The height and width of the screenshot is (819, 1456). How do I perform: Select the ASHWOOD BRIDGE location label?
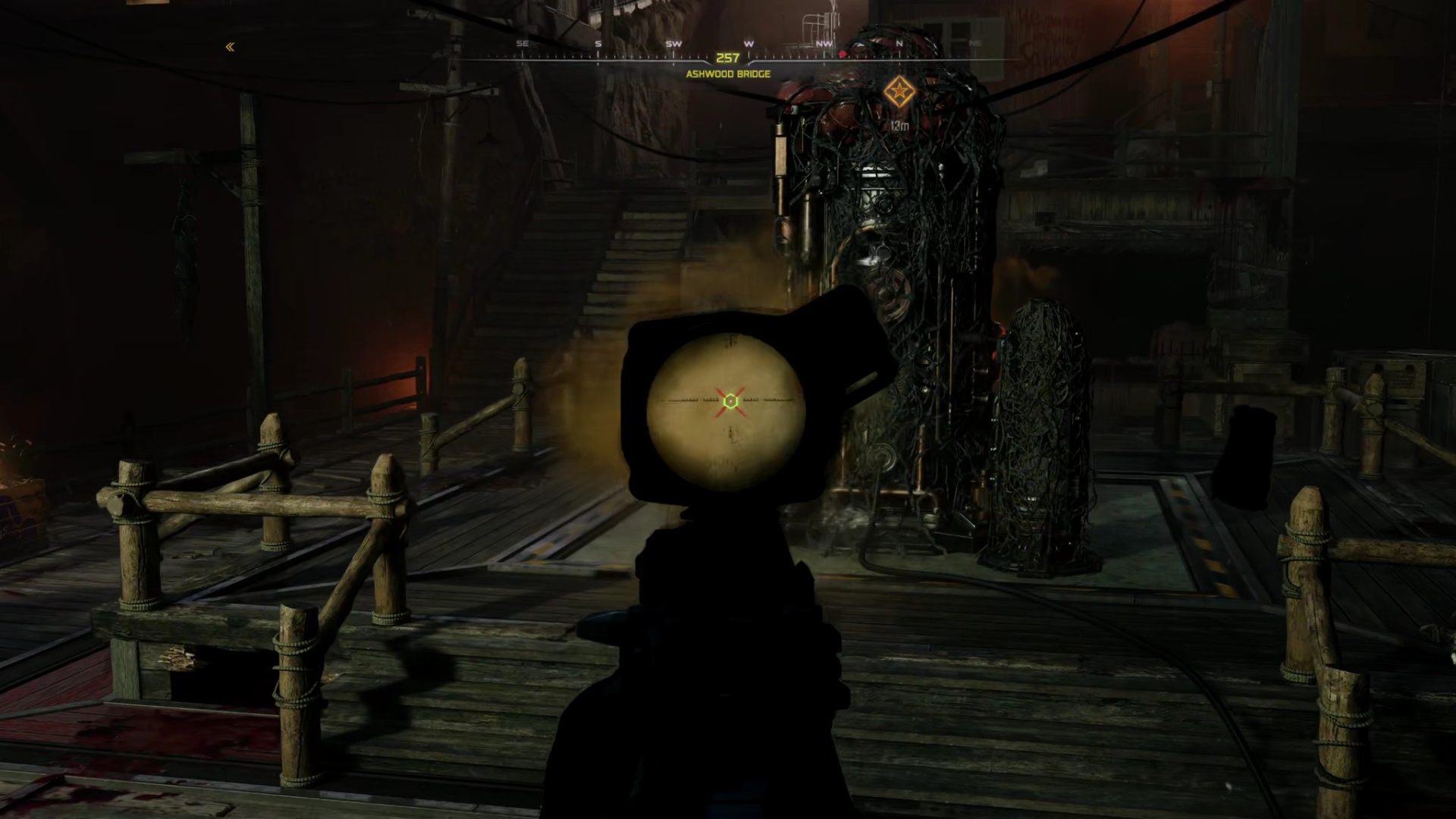pos(727,74)
